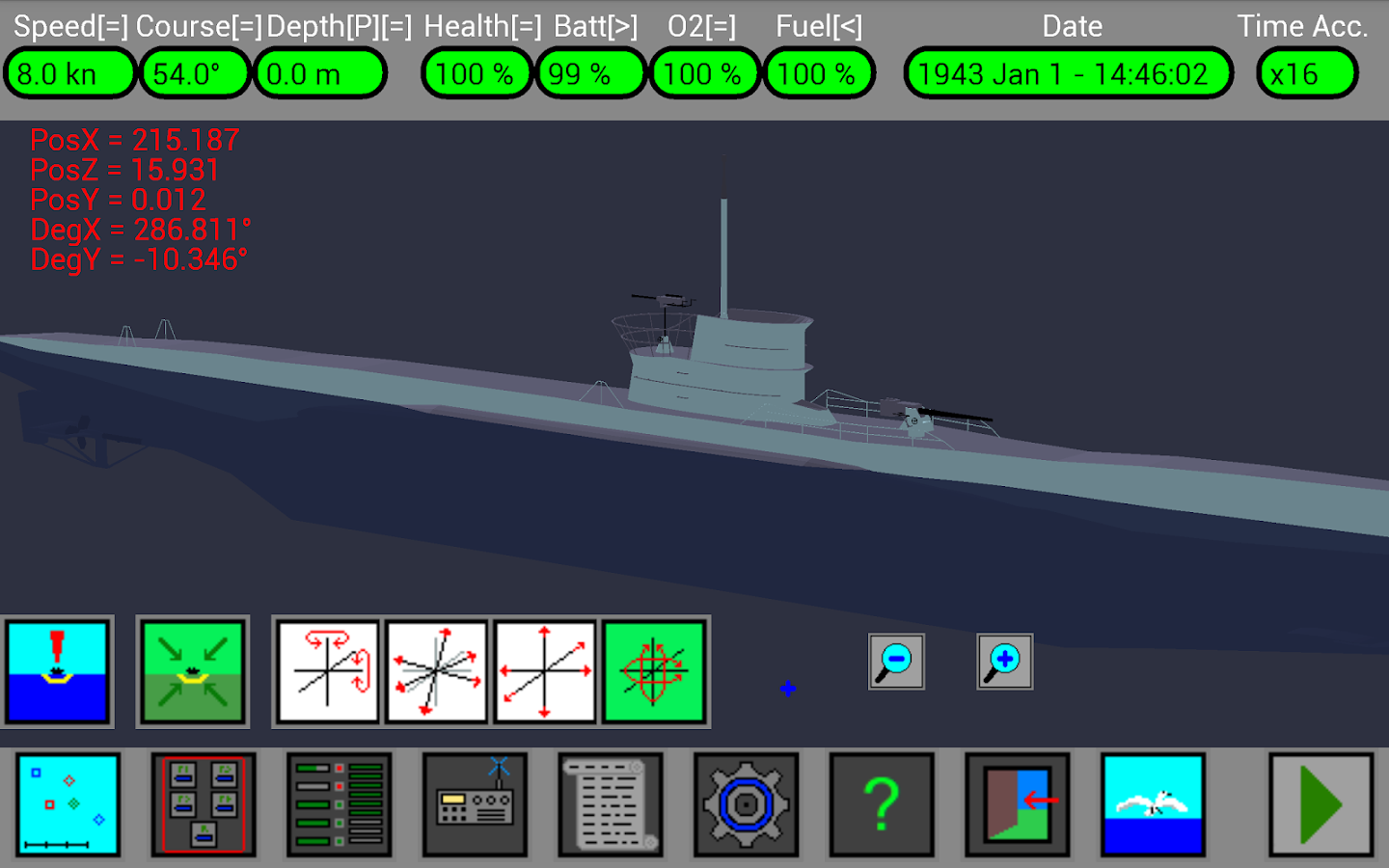The height and width of the screenshot is (868, 1389).
Task: Toggle the orbit camera rotation mode
Action: coord(327,670)
